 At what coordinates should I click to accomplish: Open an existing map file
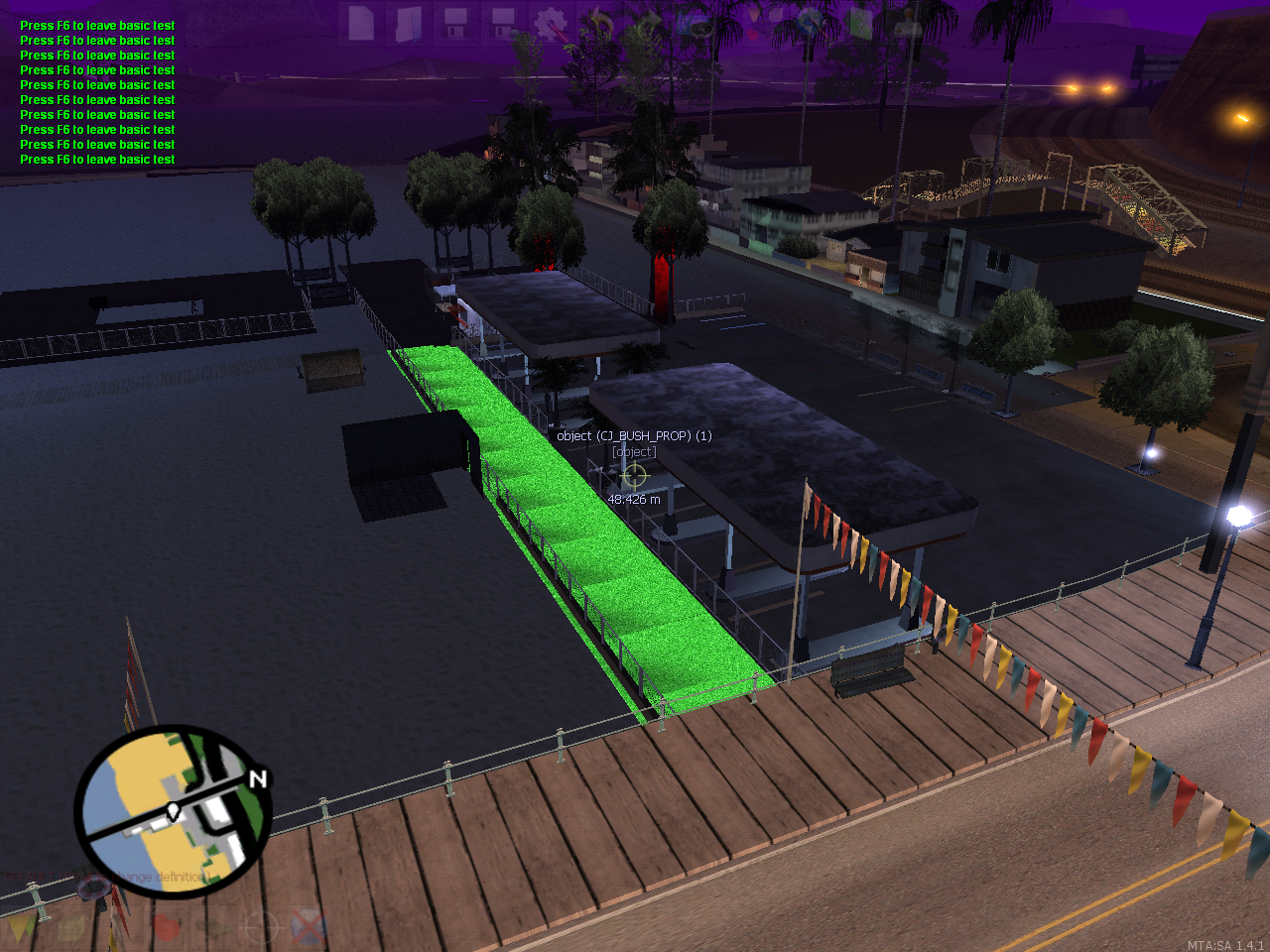click(x=407, y=22)
